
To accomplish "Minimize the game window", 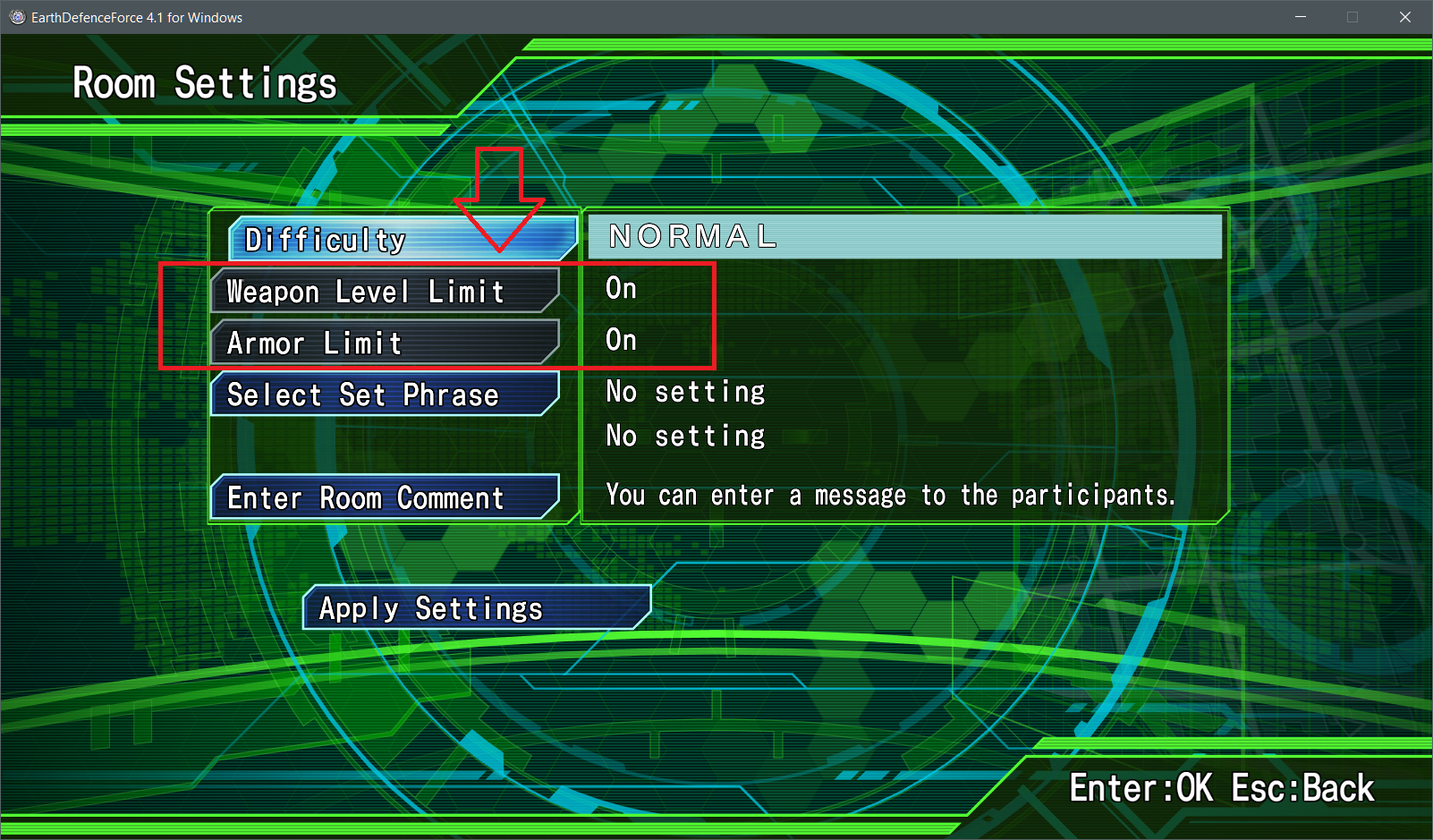I will click(1301, 17).
